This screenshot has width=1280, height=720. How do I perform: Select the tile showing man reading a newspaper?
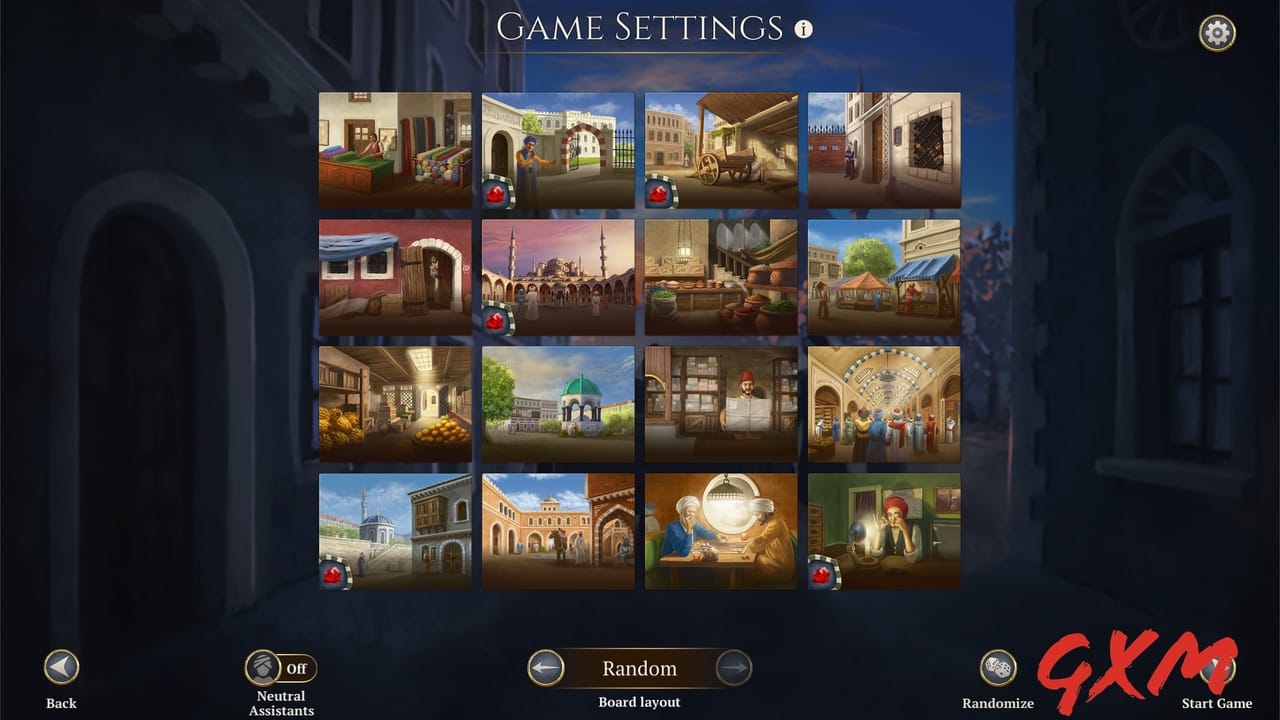click(x=721, y=404)
